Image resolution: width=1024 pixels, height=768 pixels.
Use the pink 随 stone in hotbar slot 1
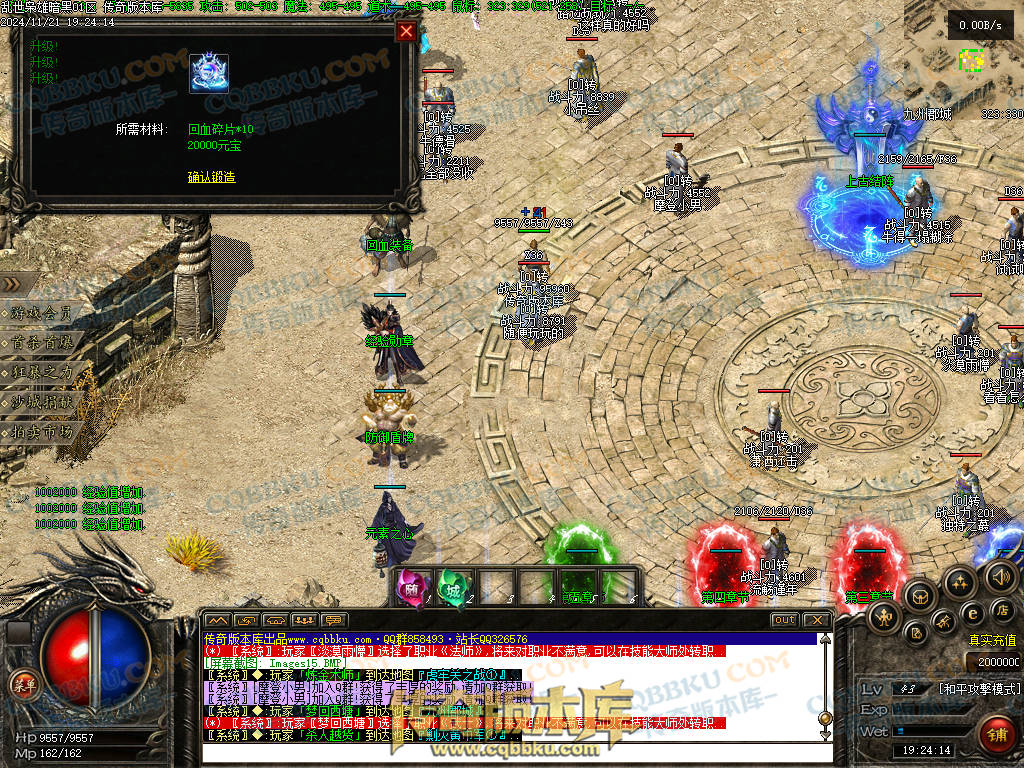point(415,586)
